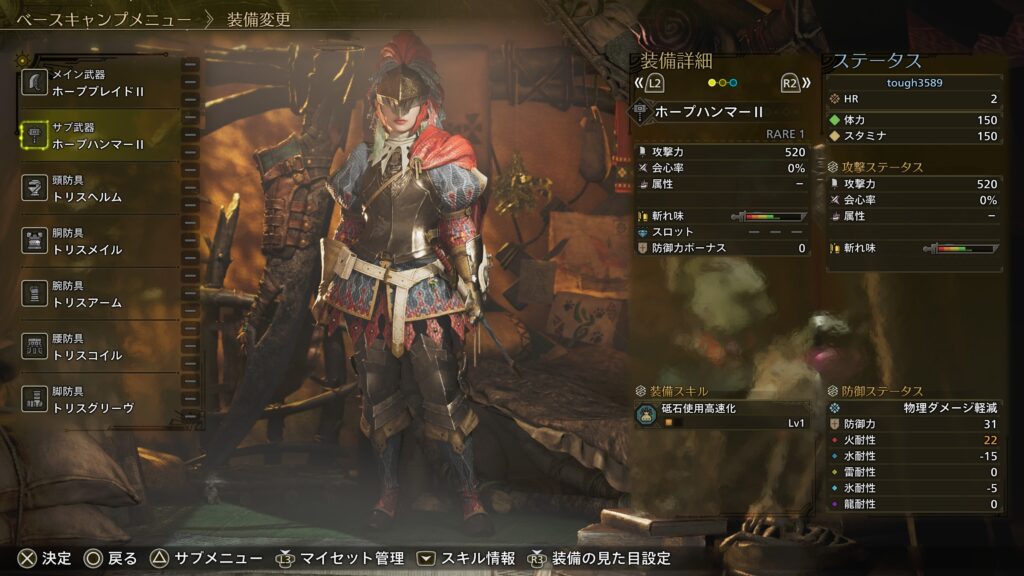Click the 決定 confirm option
The height and width of the screenshot is (576, 1024).
pos(45,558)
